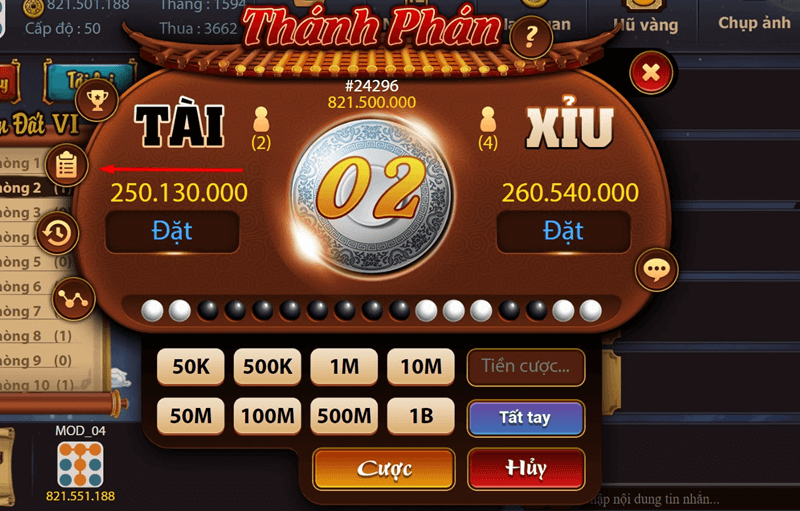The height and width of the screenshot is (511, 800).
Task: Place bet on Tài with Đặt
Action: pos(172,232)
